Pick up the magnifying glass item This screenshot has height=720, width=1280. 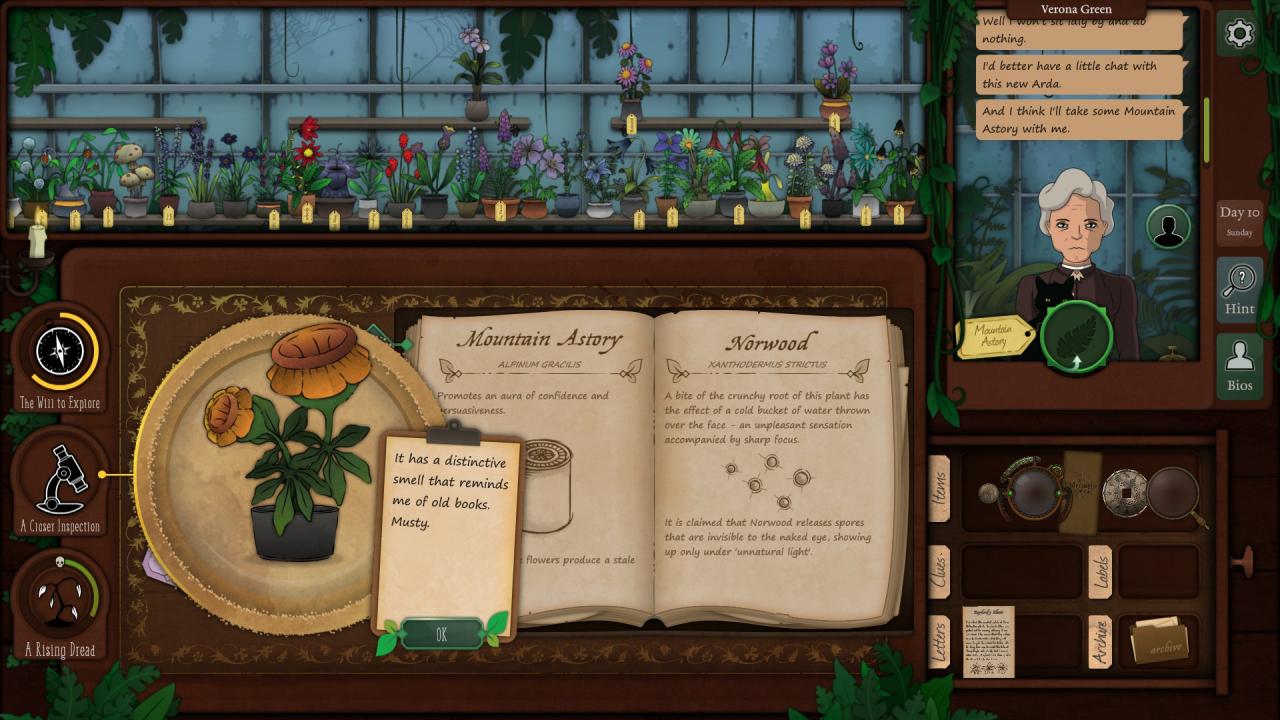(1176, 494)
